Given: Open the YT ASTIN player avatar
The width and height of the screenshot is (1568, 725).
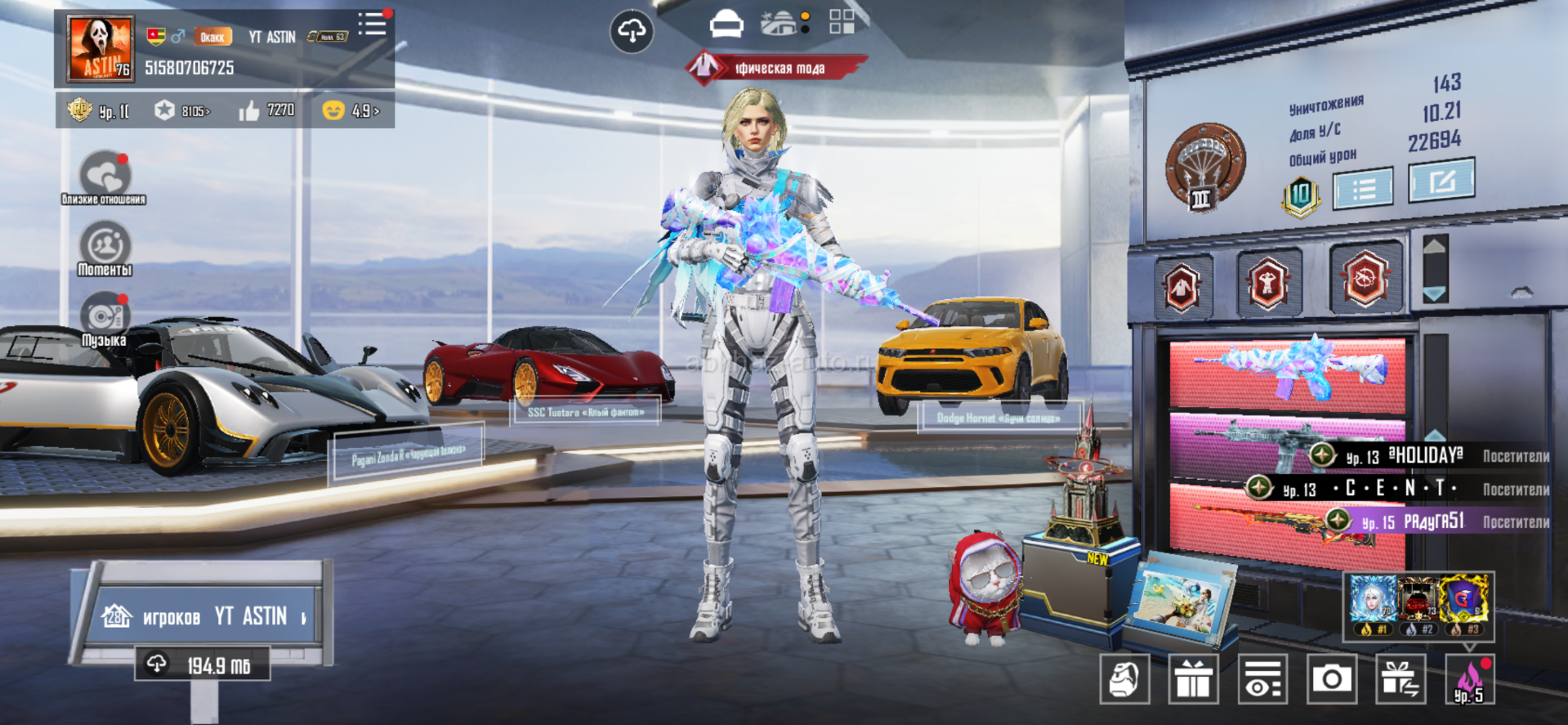Looking at the screenshot, I should [x=101, y=49].
